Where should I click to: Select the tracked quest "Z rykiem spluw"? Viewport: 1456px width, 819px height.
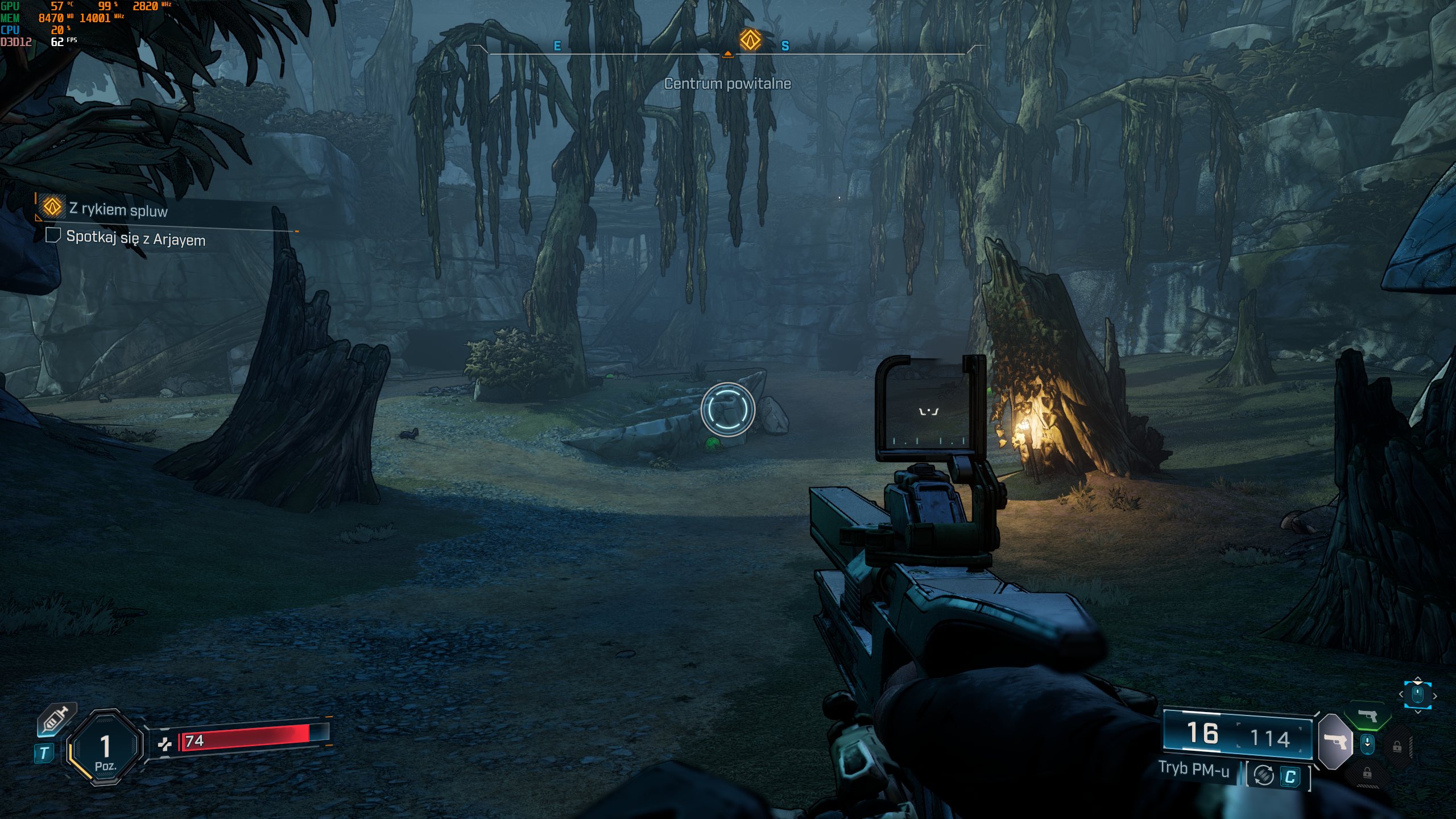(118, 209)
